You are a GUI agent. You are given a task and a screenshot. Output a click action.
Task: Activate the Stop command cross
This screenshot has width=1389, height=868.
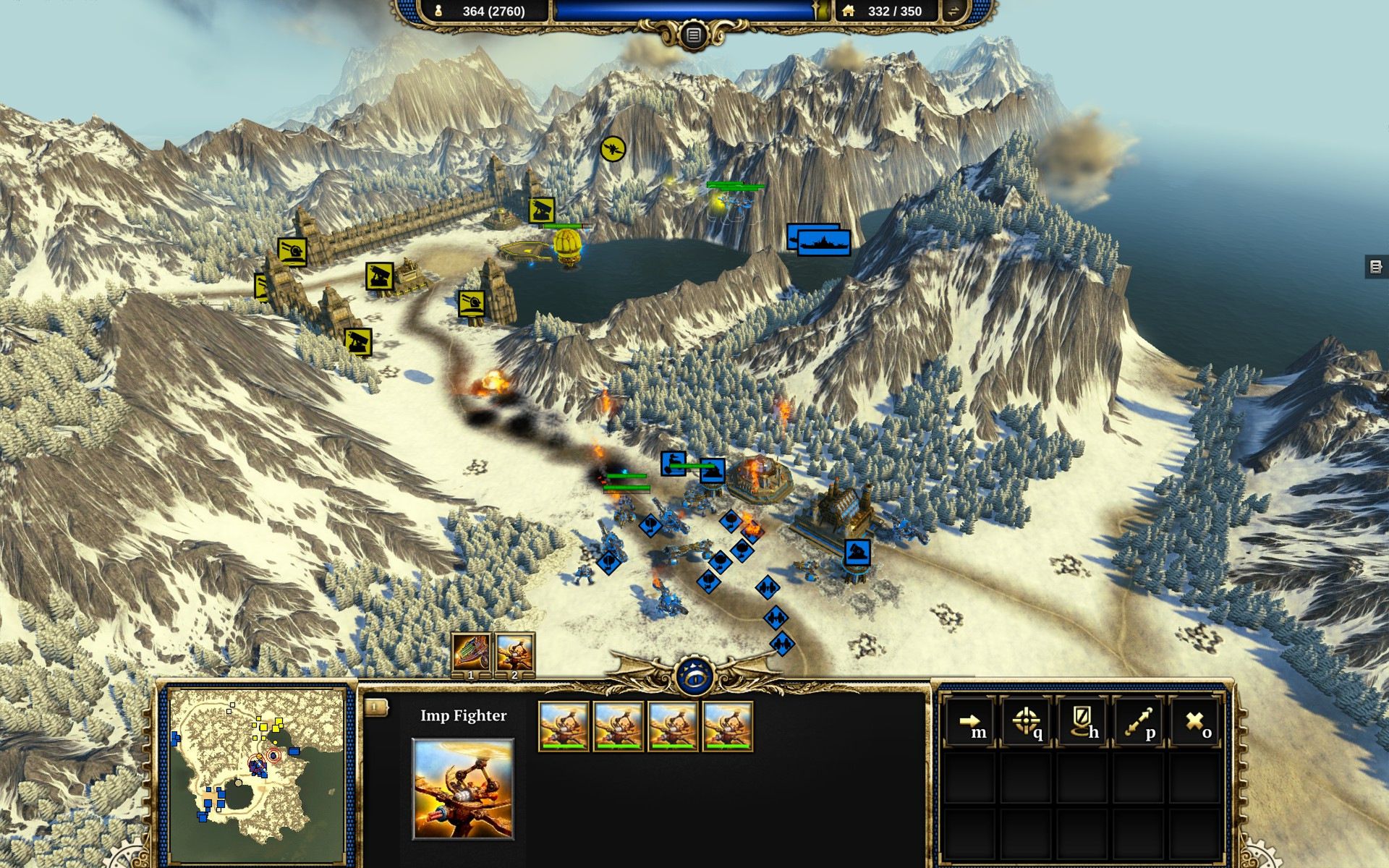tap(1194, 722)
